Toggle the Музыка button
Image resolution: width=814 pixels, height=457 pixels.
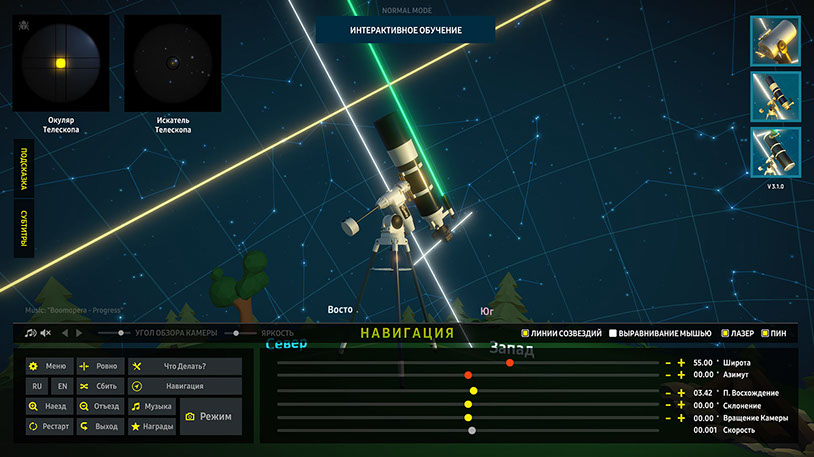151,407
